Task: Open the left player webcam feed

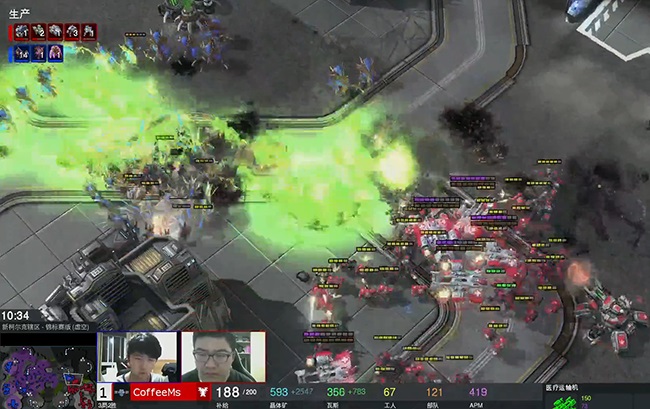Action: click(x=137, y=357)
